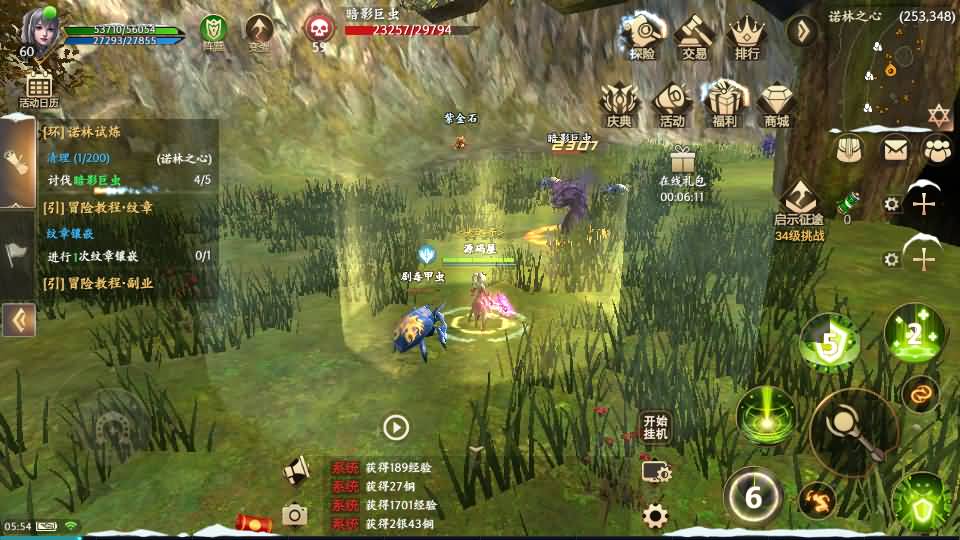Screen dimensions: 960x540
Task: Open the 福利 welfare gift menu
Action: (724, 104)
